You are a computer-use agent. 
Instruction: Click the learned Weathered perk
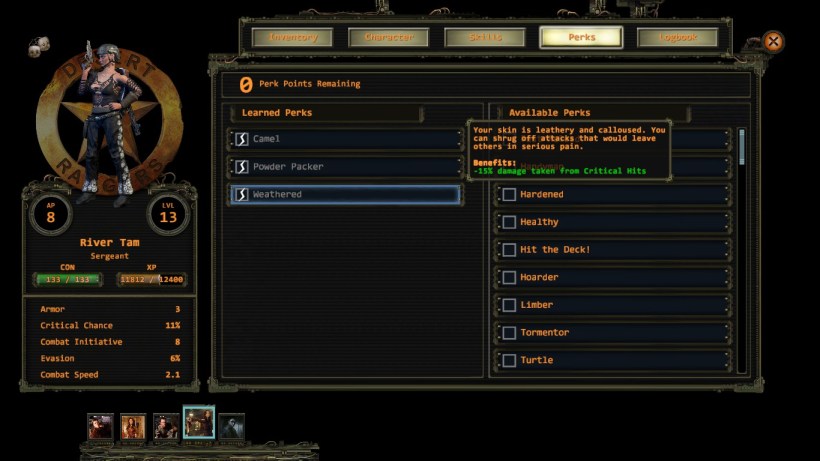click(345, 194)
